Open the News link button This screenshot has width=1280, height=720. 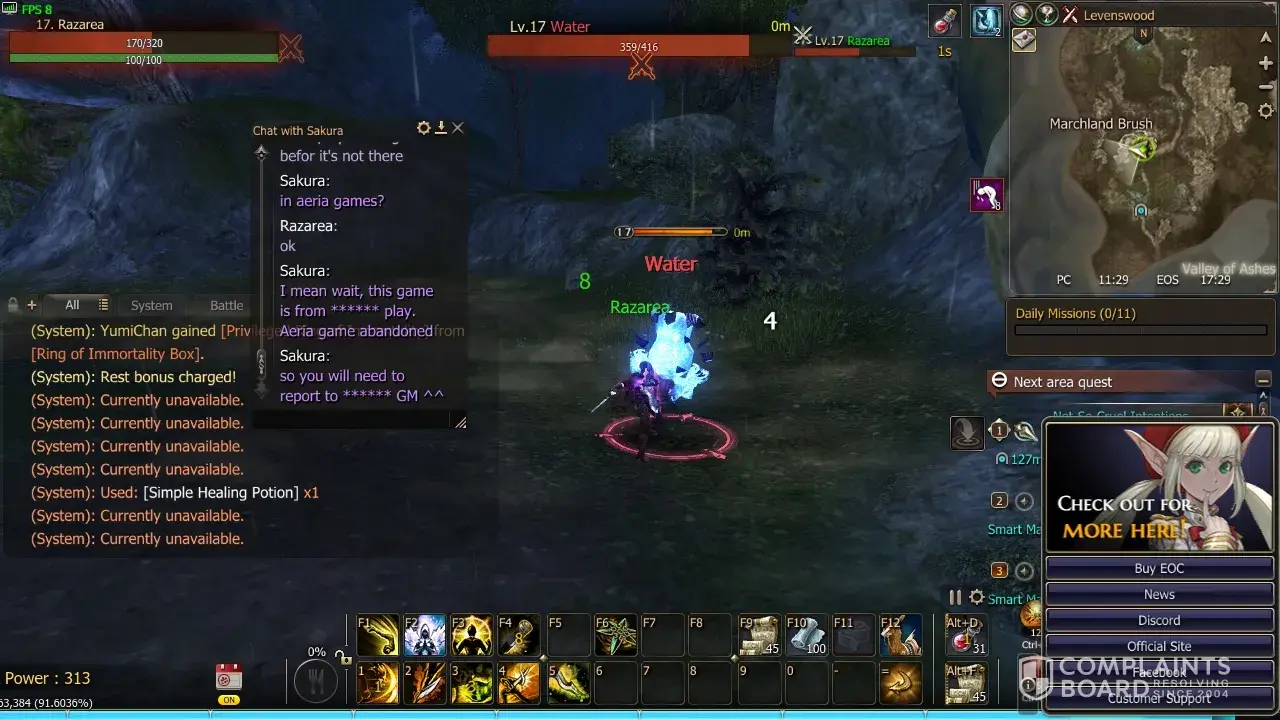click(1159, 594)
